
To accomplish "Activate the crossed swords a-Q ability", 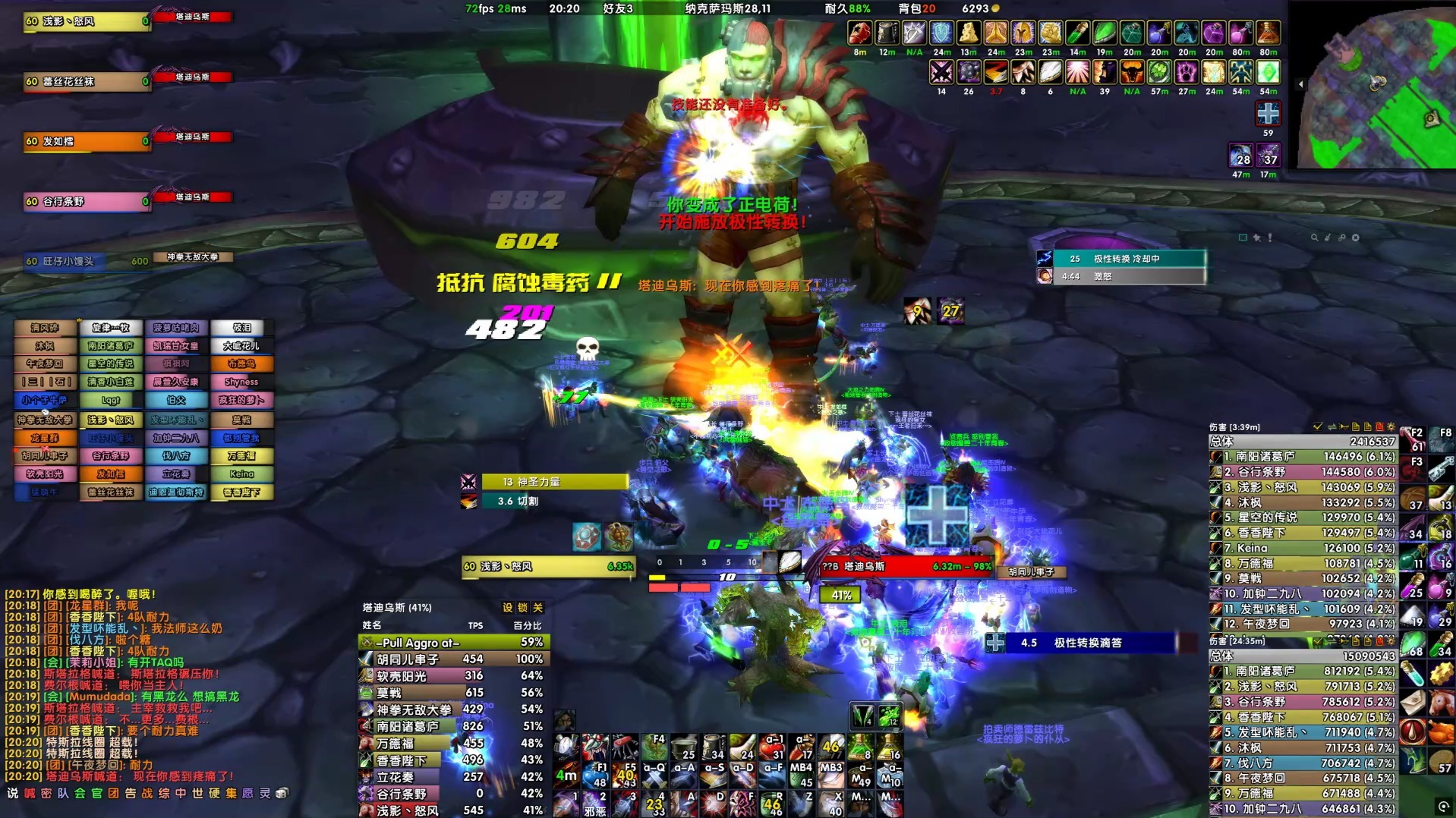I will 654,776.
